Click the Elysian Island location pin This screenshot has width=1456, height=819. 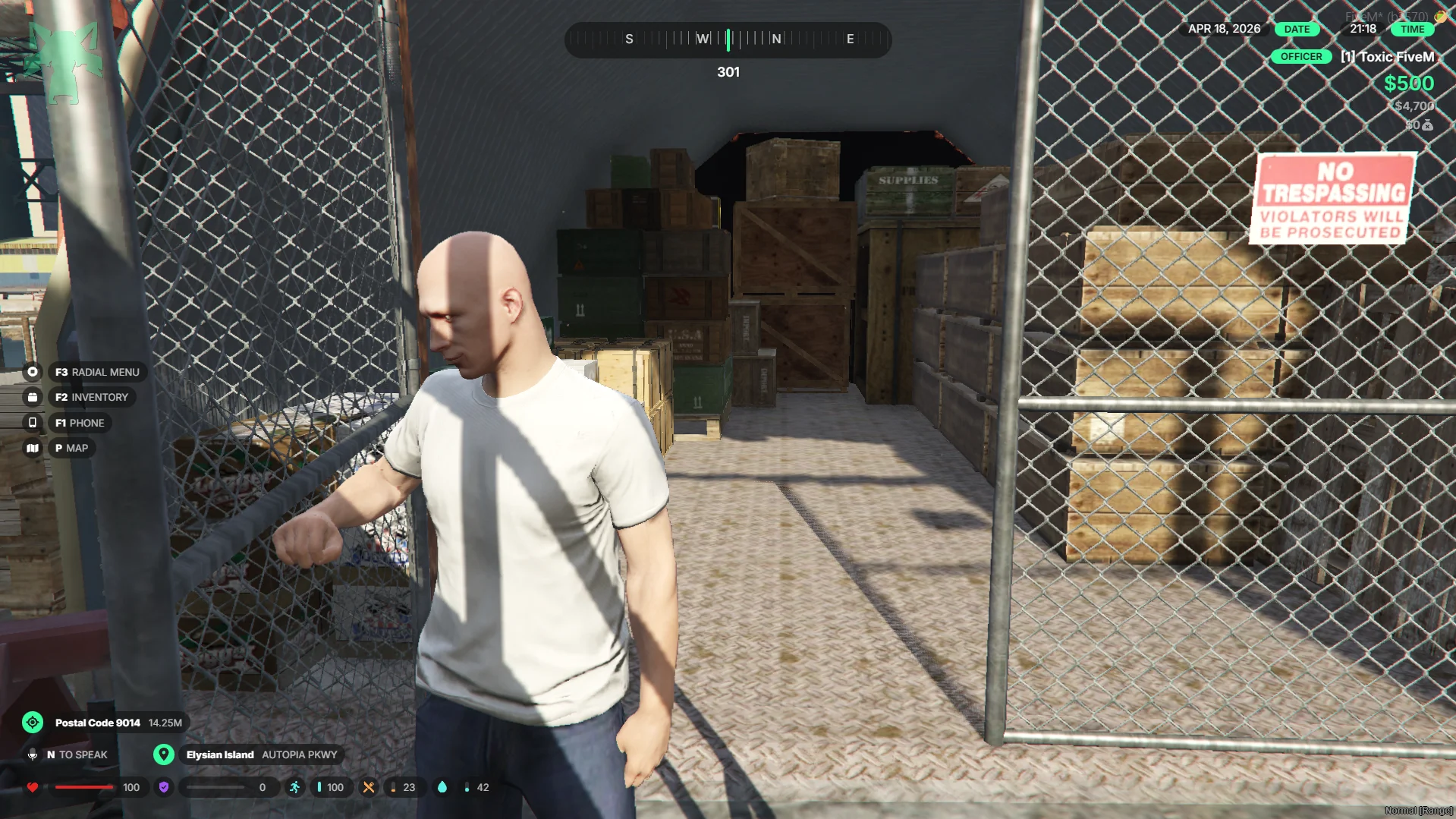coord(163,754)
